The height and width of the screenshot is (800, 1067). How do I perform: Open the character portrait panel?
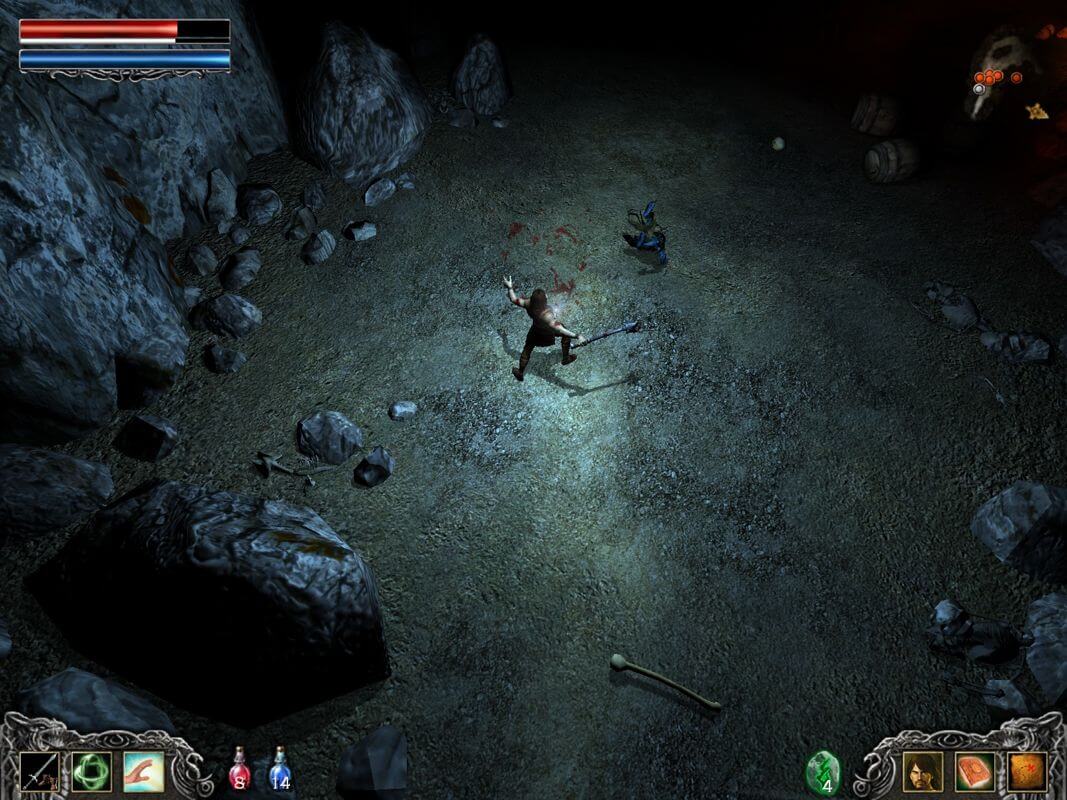(x=922, y=771)
